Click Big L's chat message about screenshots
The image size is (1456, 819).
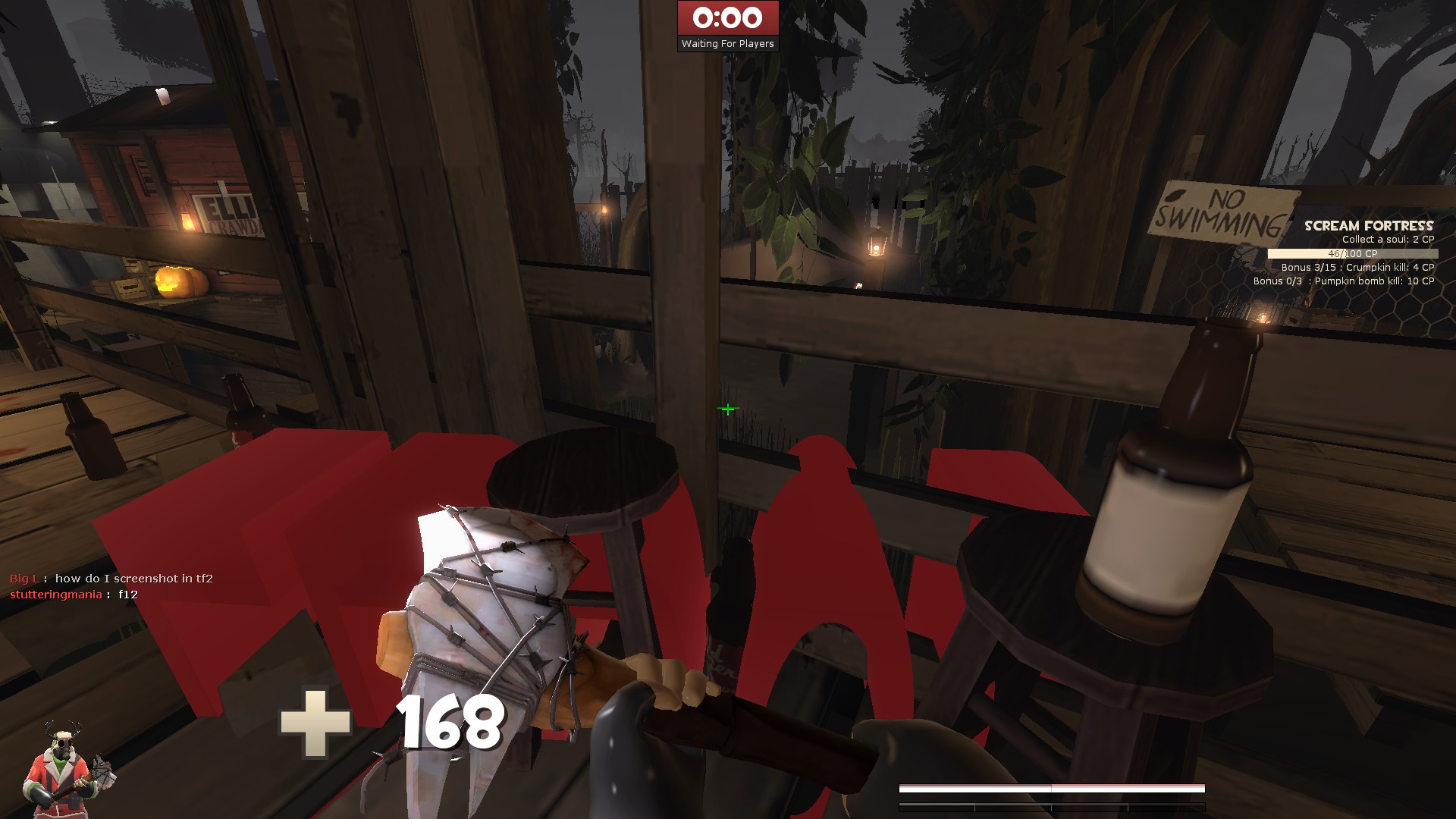[x=111, y=577]
